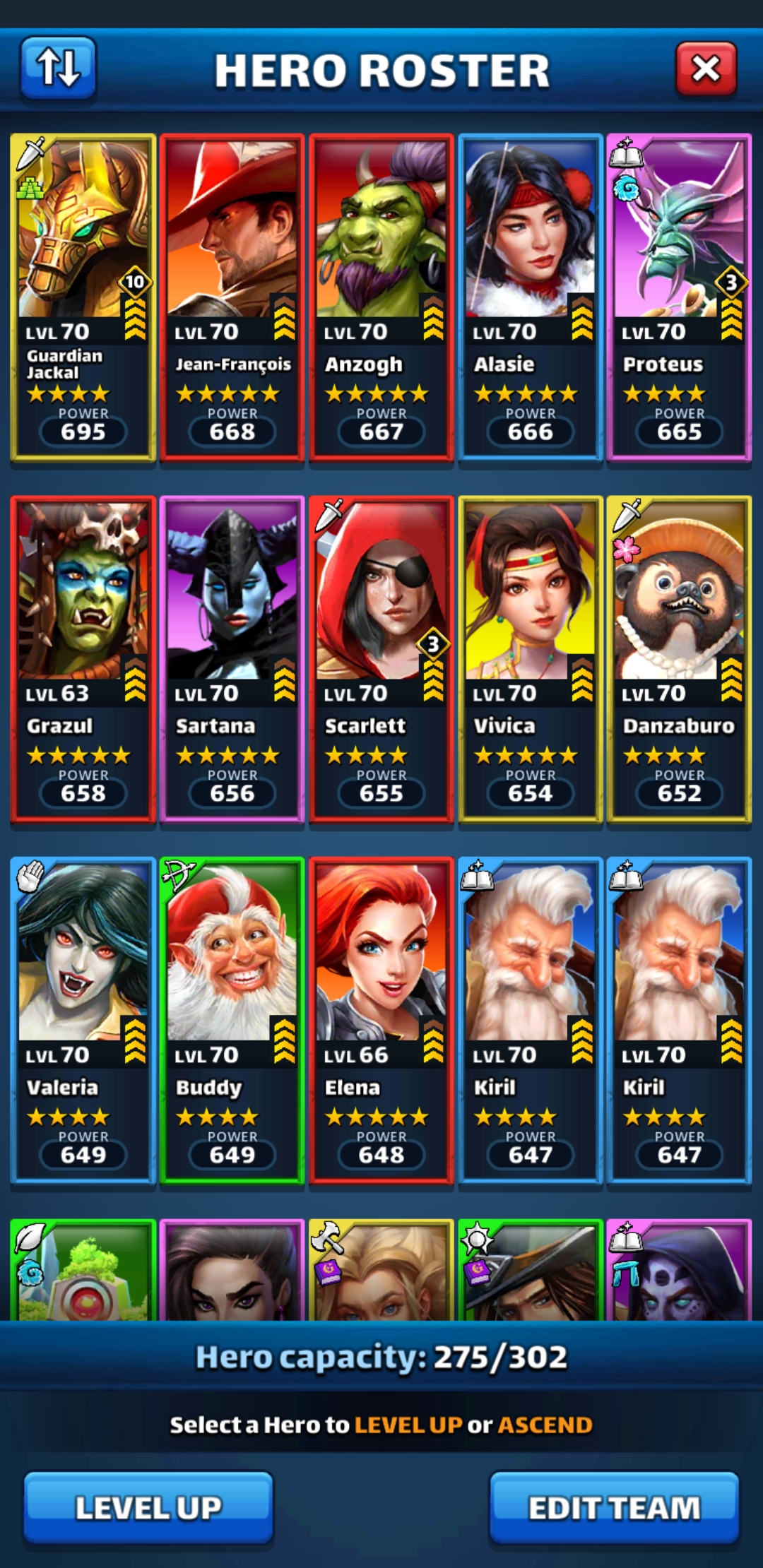The width and height of the screenshot is (763, 1568).
Task: Select the Valeria hero card
Action: (x=83, y=1020)
